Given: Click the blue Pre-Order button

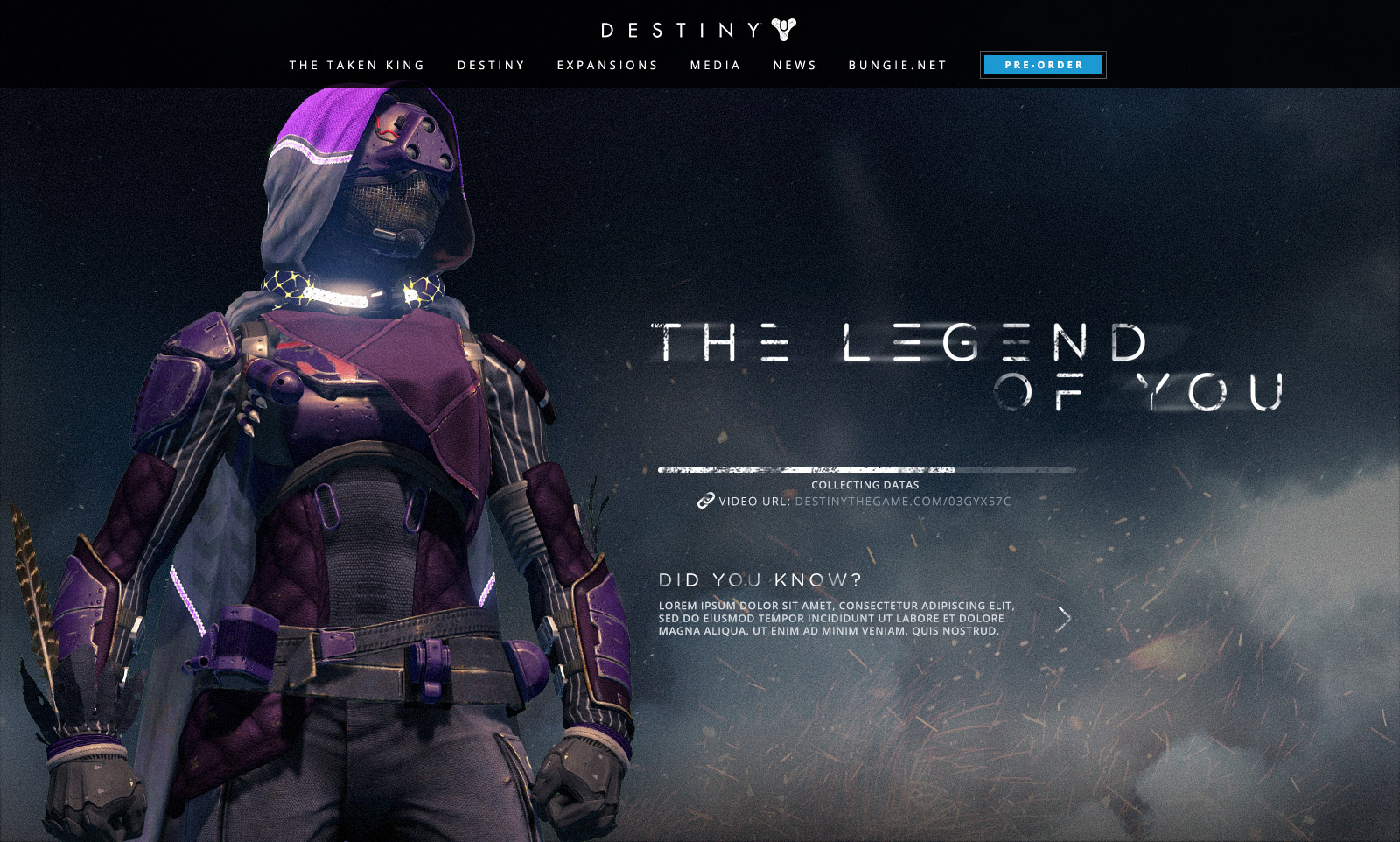Looking at the screenshot, I should pos(1043,65).
